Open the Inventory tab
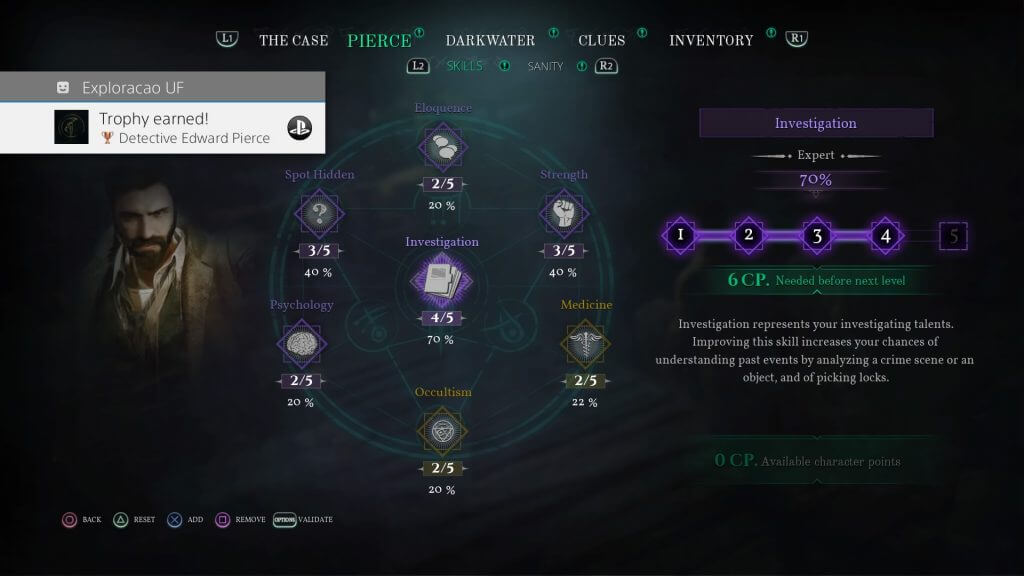This screenshot has height=576, width=1024. tap(711, 40)
